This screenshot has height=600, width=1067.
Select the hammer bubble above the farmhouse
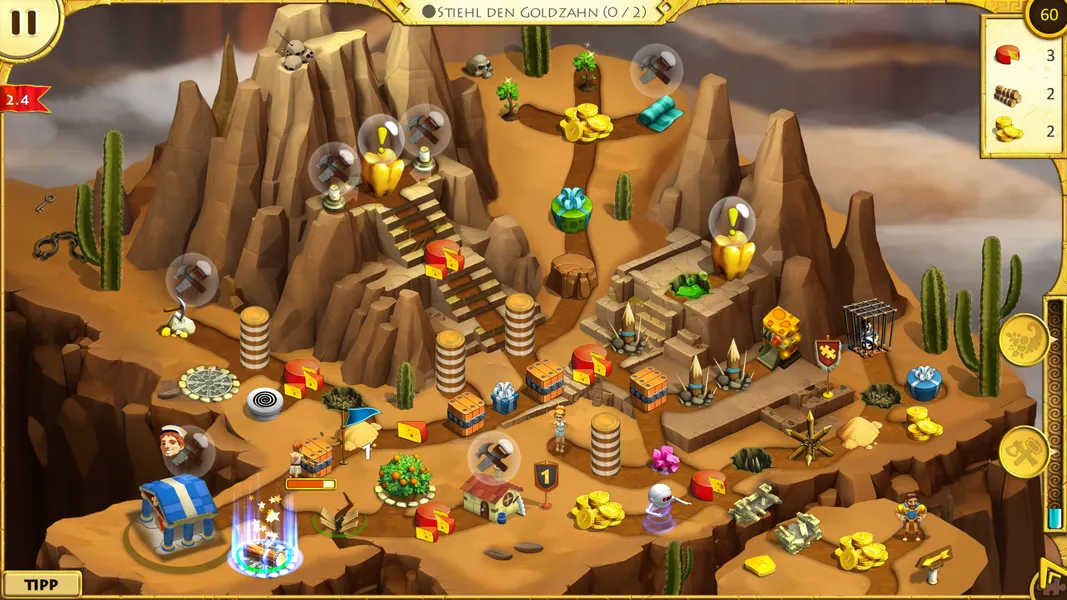tap(493, 456)
